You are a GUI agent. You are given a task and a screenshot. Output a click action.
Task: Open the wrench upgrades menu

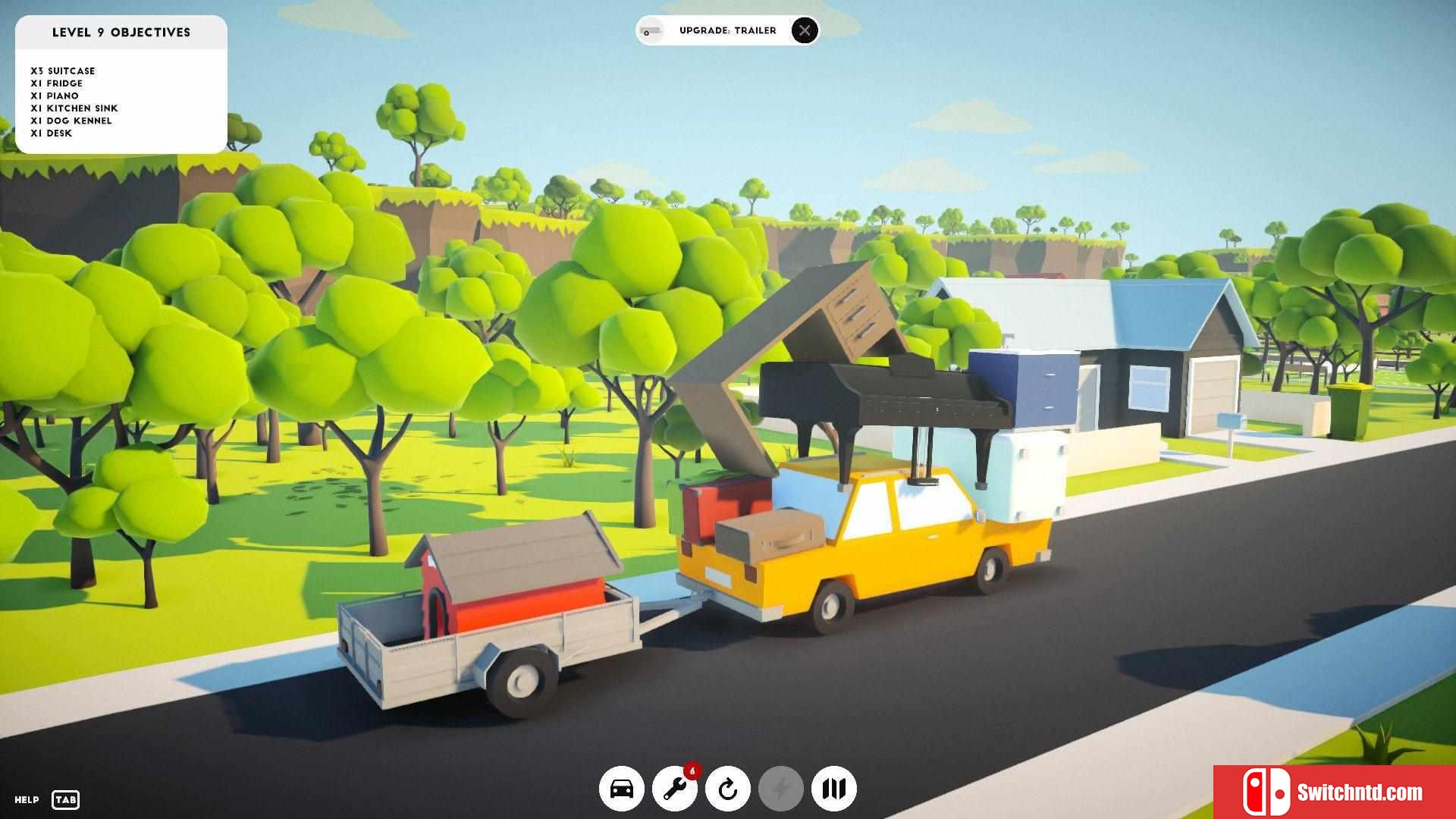point(674,789)
